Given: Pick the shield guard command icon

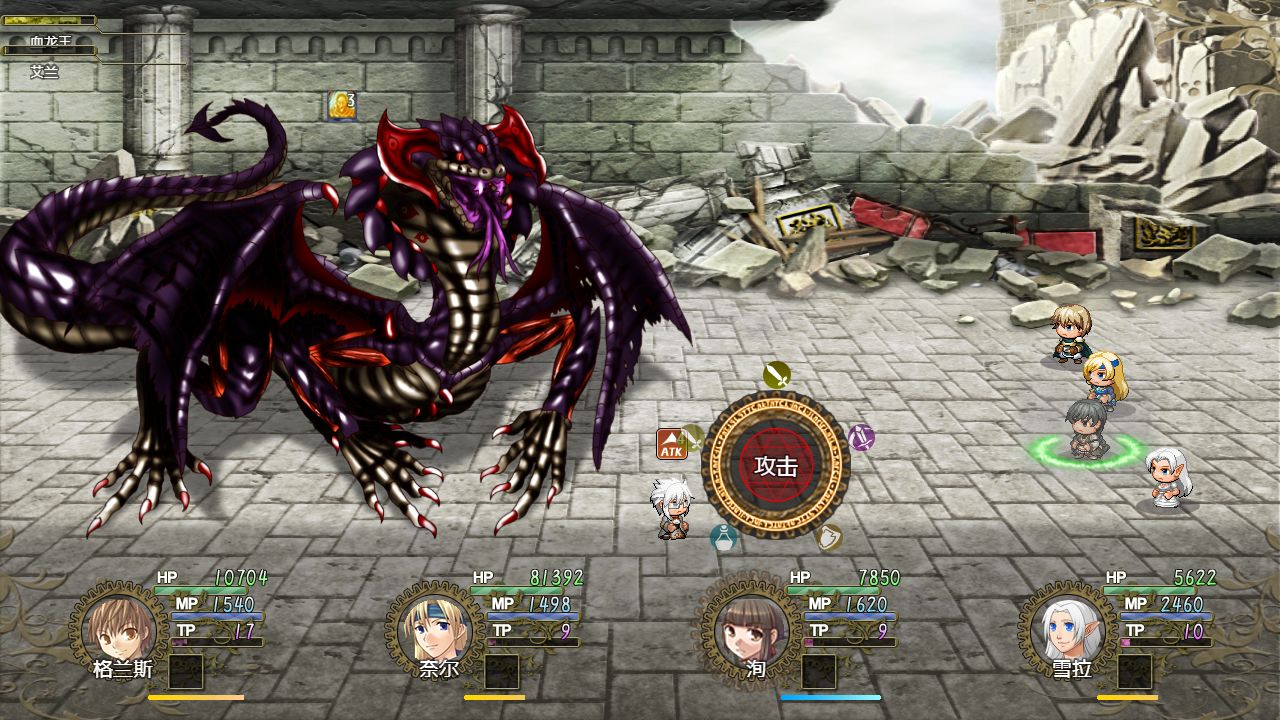Looking at the screenshot, I should point(828,538).
